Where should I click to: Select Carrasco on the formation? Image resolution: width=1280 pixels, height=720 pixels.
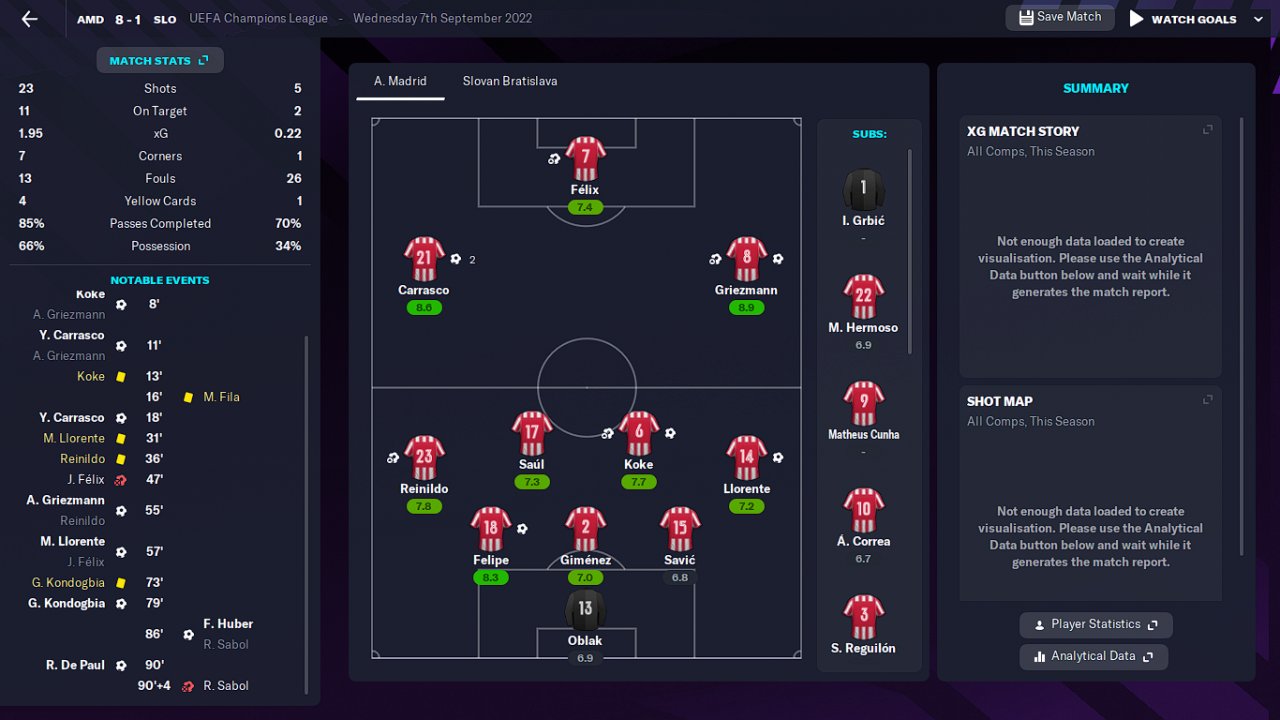coord(423,260)
